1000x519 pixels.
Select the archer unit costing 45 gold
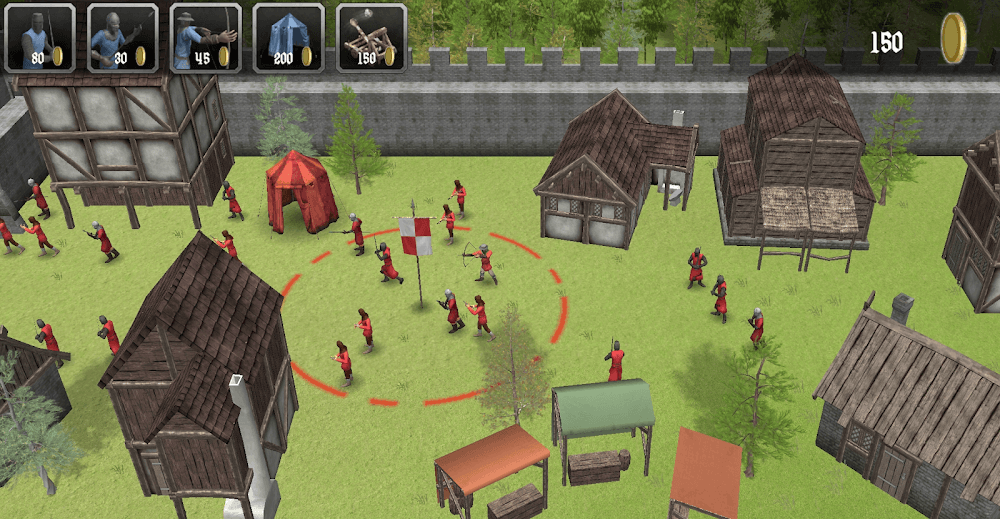click(x=206, y=38)
